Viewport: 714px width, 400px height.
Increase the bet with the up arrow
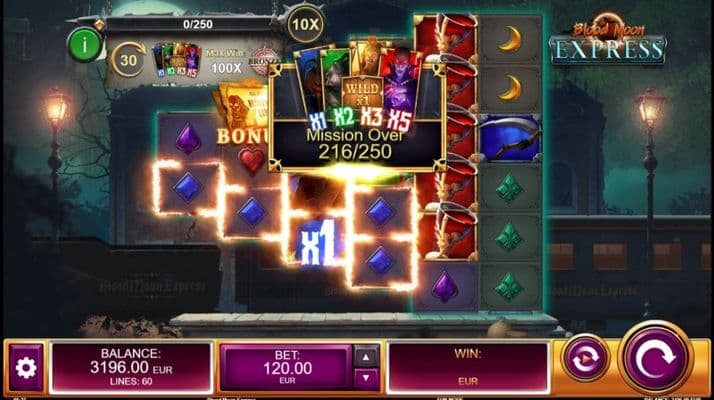(x=367, y=357)
